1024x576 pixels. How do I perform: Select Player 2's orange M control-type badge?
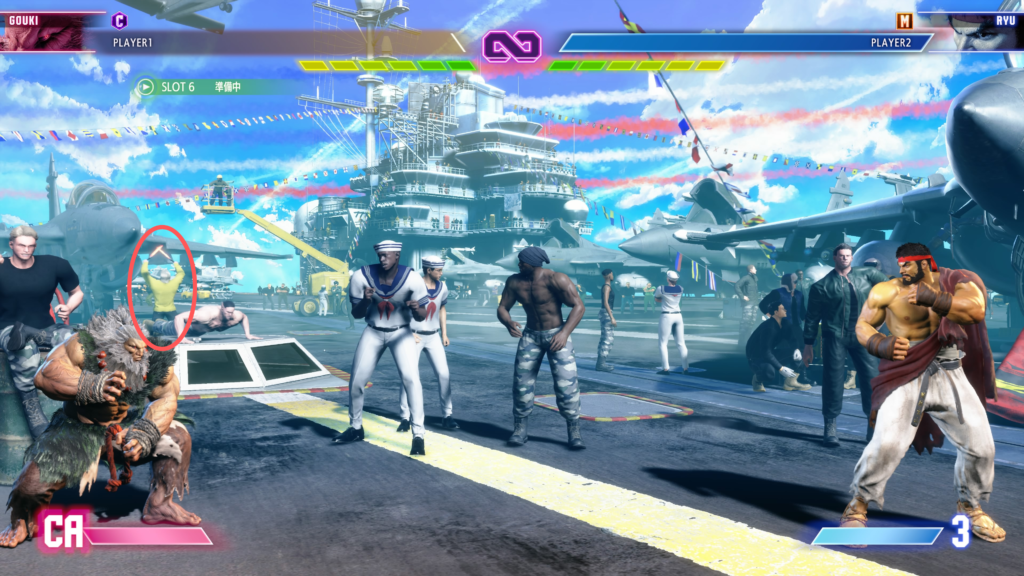[905, 20]
